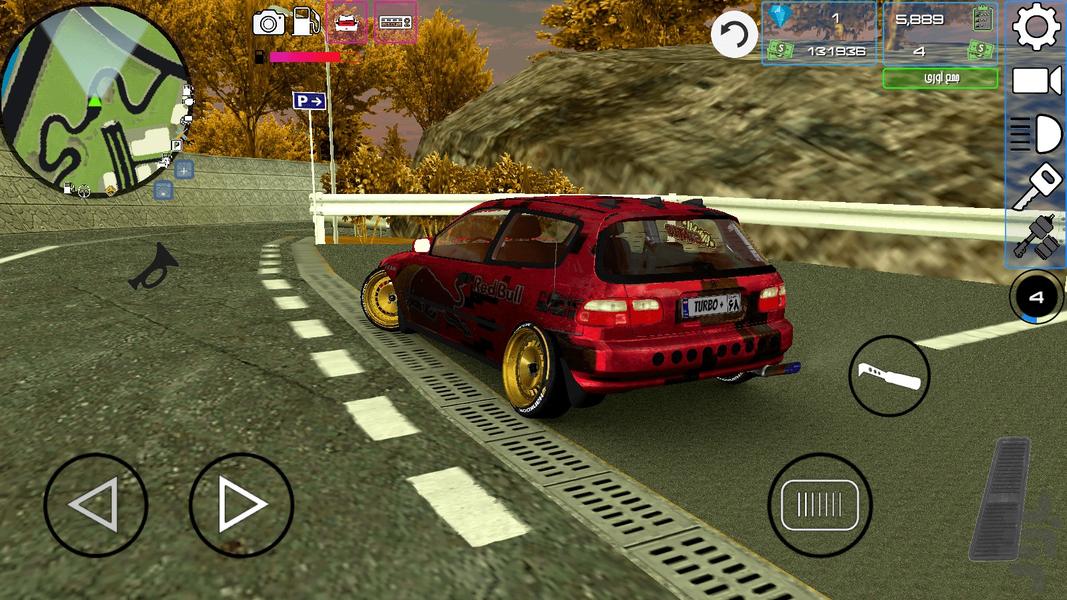Open settings with the gear icon
Screen dimensions: 1067x600
point(1037,27)
